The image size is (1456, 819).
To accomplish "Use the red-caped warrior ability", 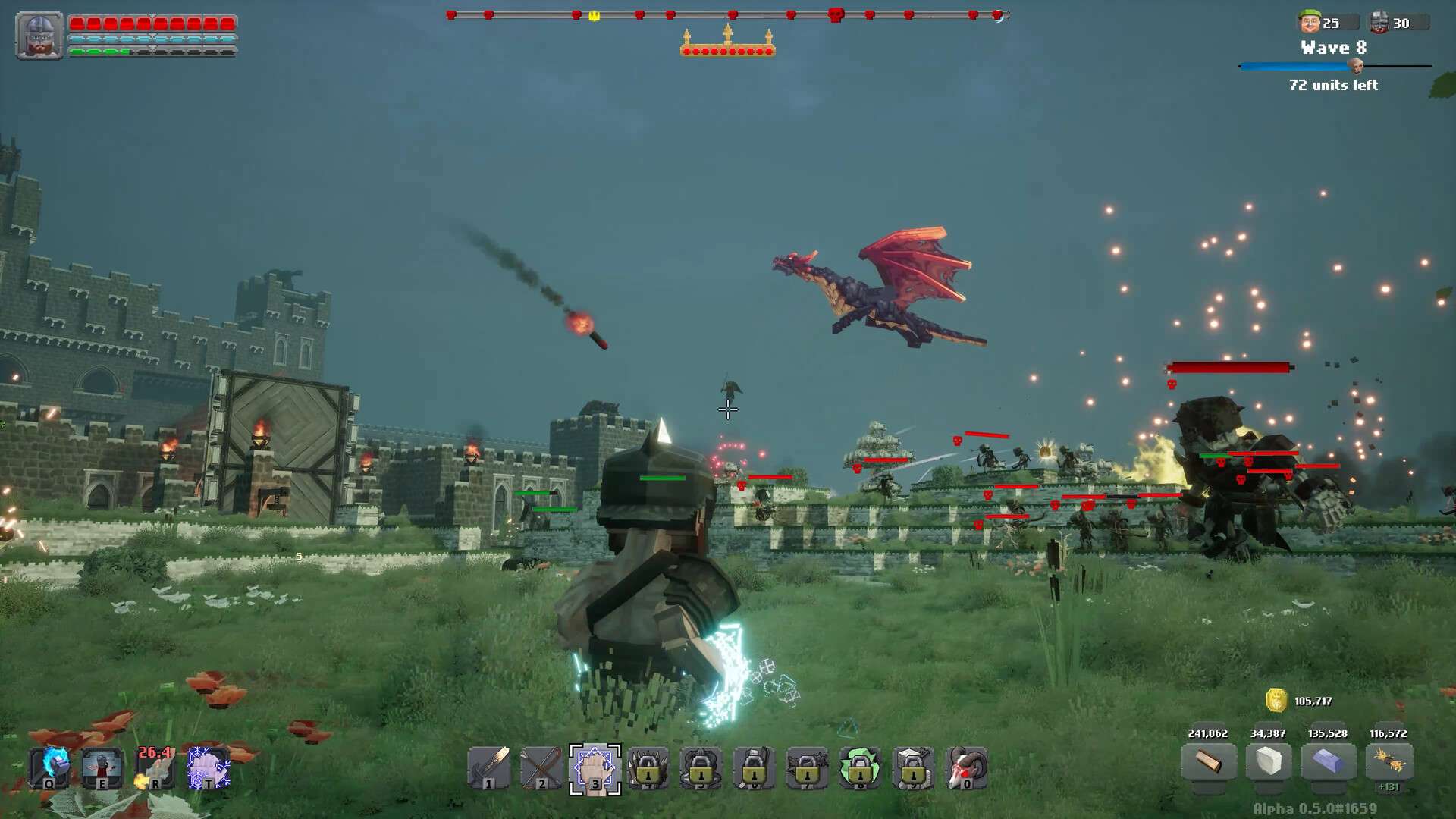I will [102, 767].
